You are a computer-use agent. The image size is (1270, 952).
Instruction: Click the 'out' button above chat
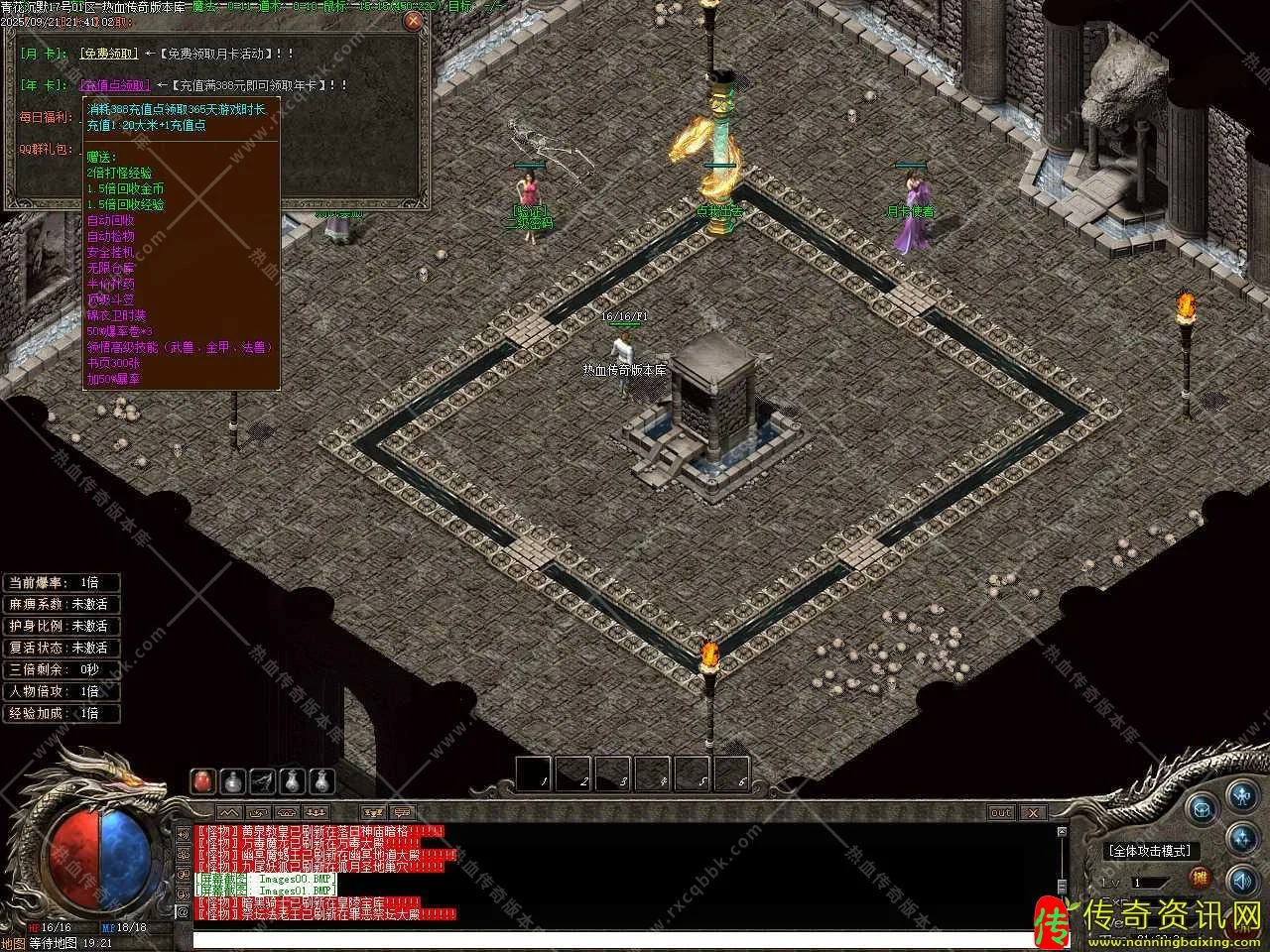1001,813
